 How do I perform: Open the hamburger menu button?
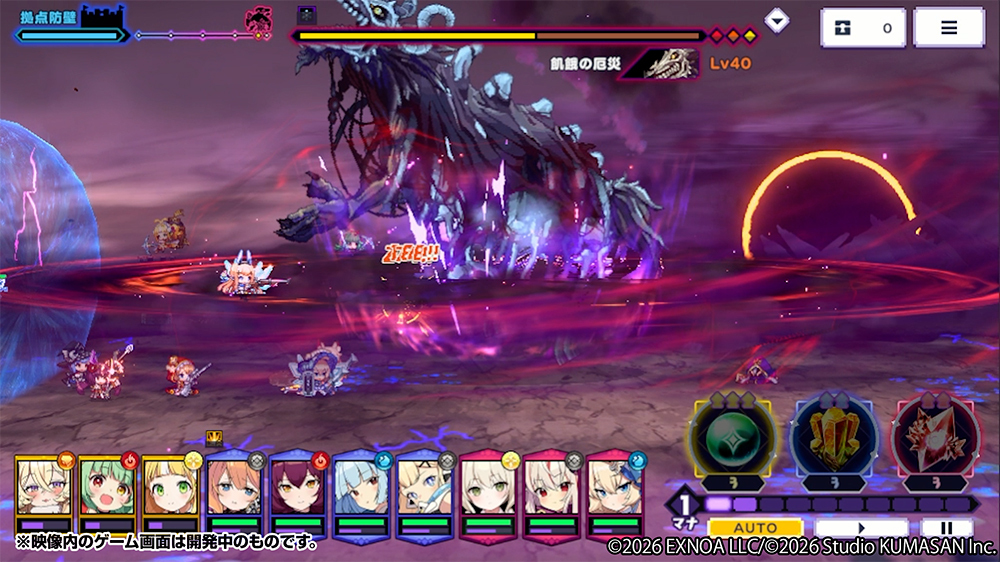point(948,28)
